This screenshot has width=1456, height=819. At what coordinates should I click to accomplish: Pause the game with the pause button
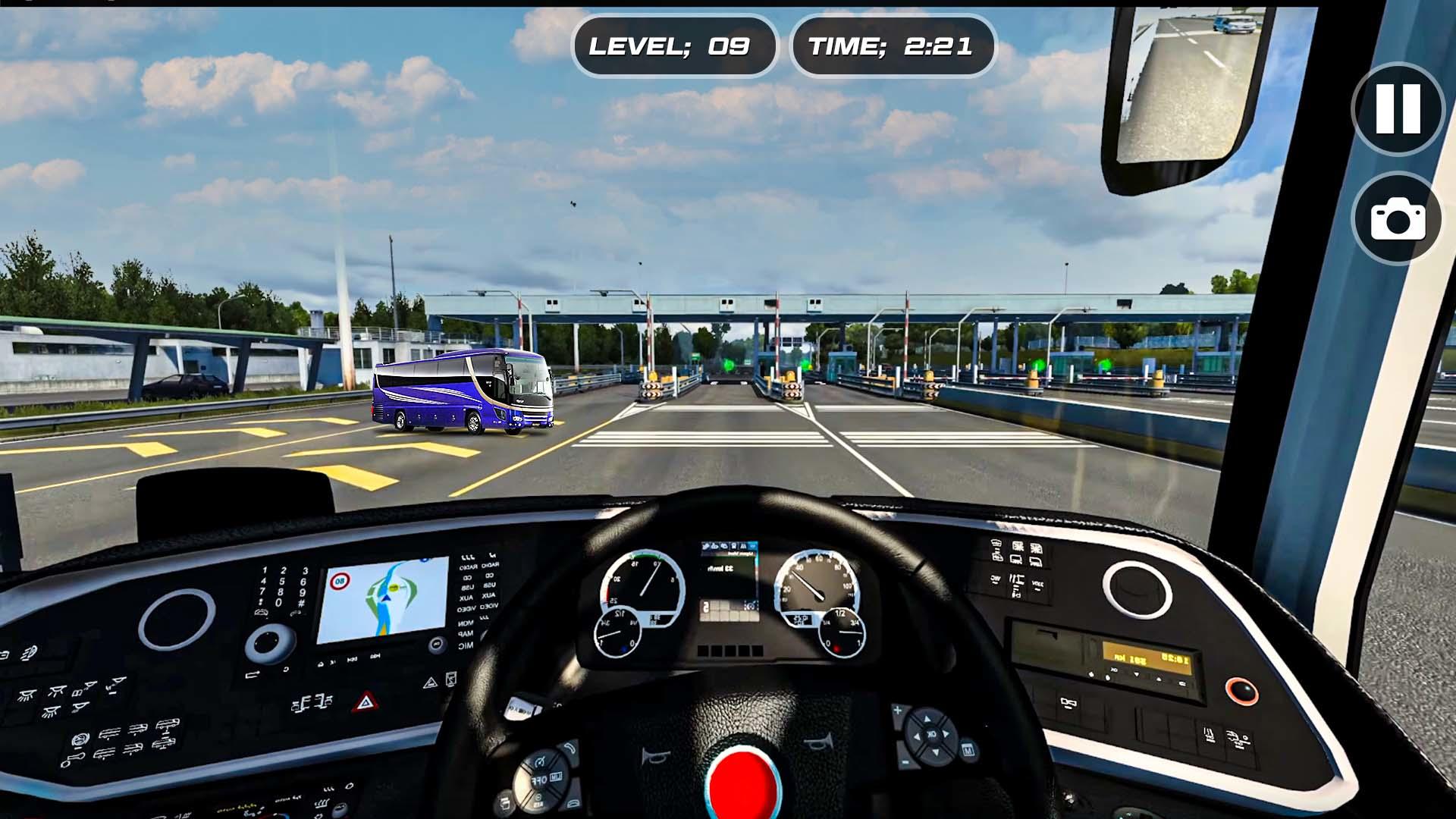(x=1398, y=109)
